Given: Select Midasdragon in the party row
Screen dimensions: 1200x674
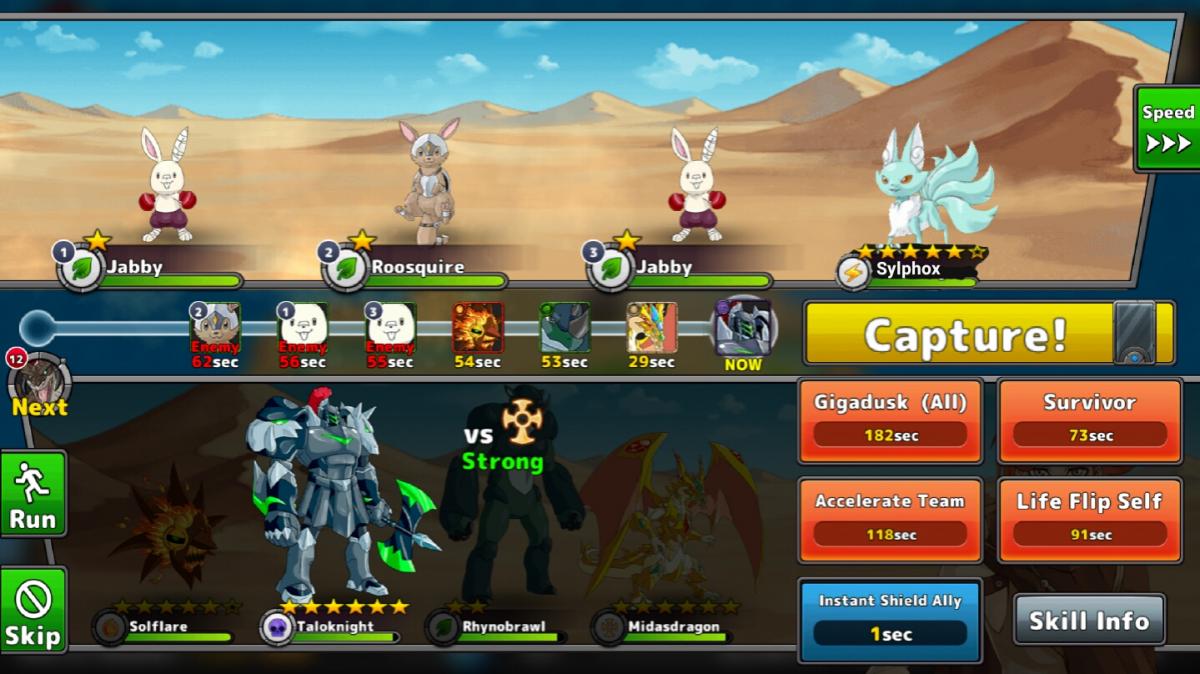Looking at the screenshot, I should (660, 627).
